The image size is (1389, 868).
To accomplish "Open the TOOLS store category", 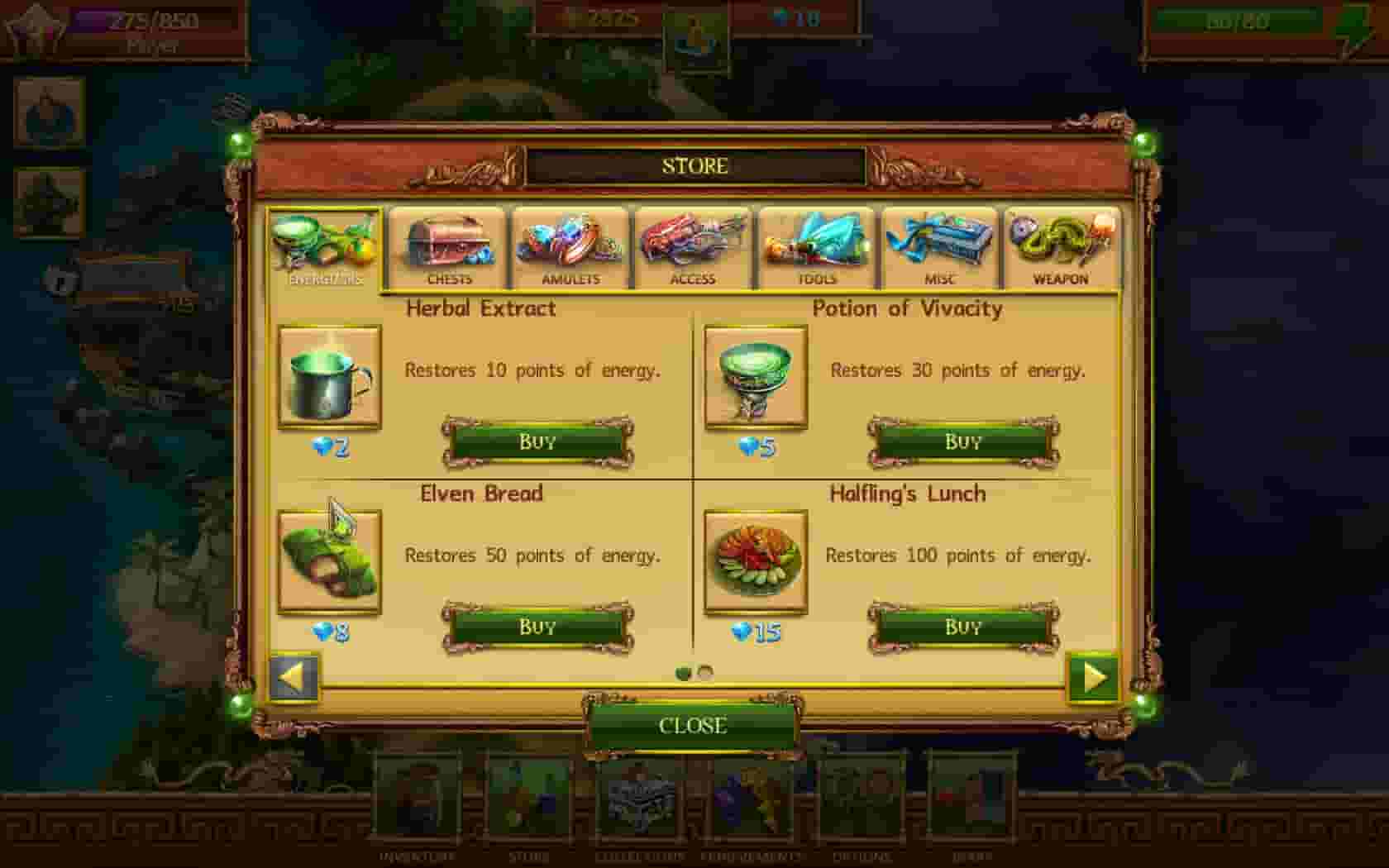I will (816, 248).
